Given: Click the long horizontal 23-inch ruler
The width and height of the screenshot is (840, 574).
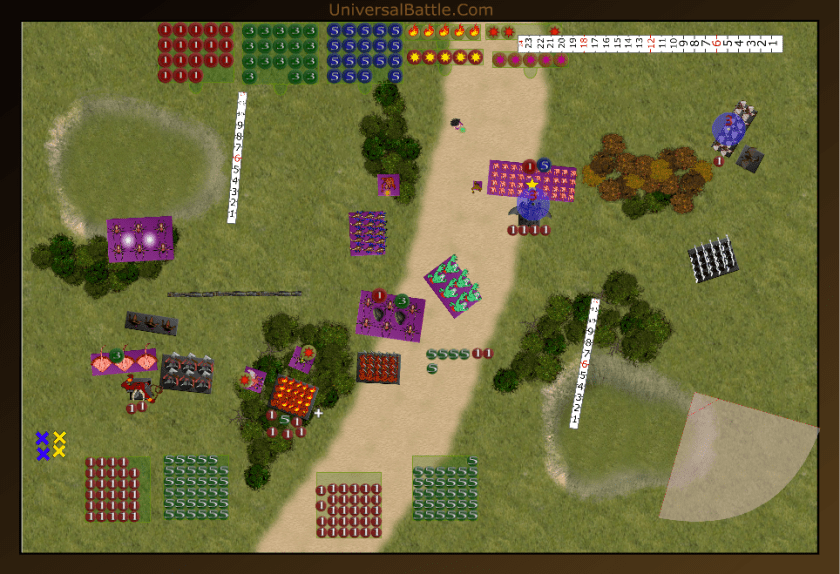Looking at the screenshot, I should [650, 44].
